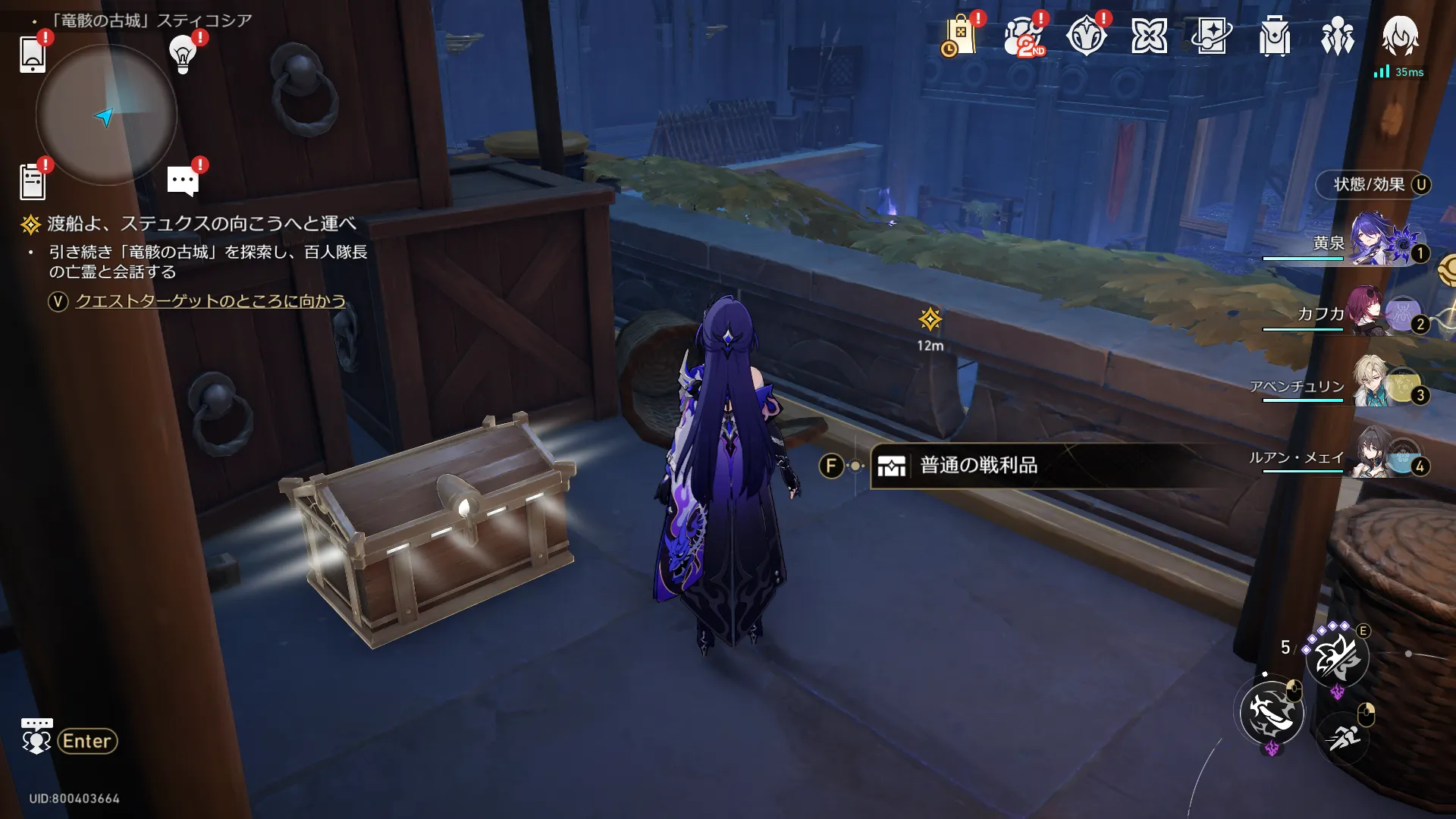Activate the technique skill icon

[x=1337, y=657]
